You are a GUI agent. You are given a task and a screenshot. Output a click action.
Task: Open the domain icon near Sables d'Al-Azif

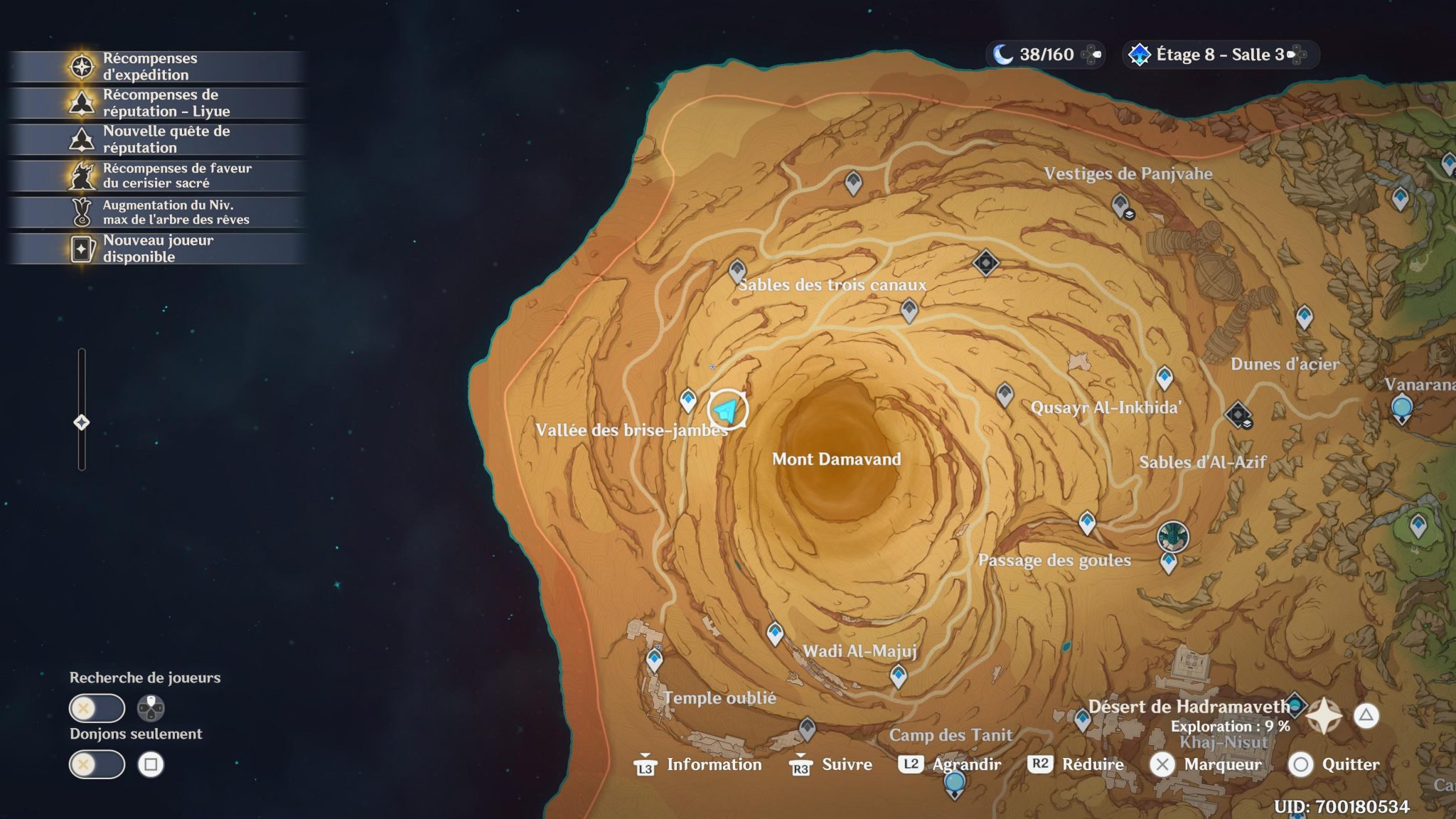click(1239, 416)
